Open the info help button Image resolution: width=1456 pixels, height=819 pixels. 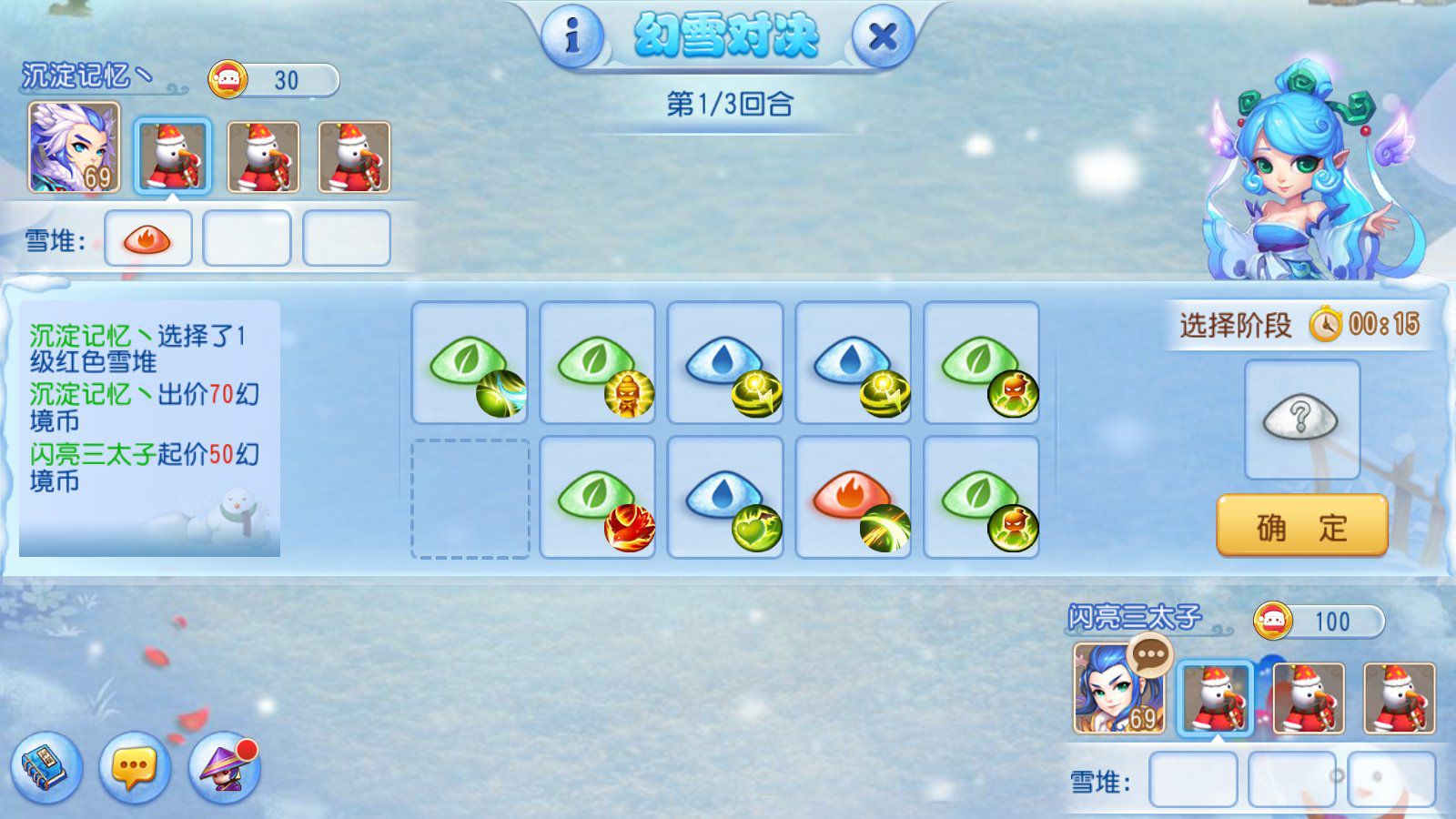(572, 36)
